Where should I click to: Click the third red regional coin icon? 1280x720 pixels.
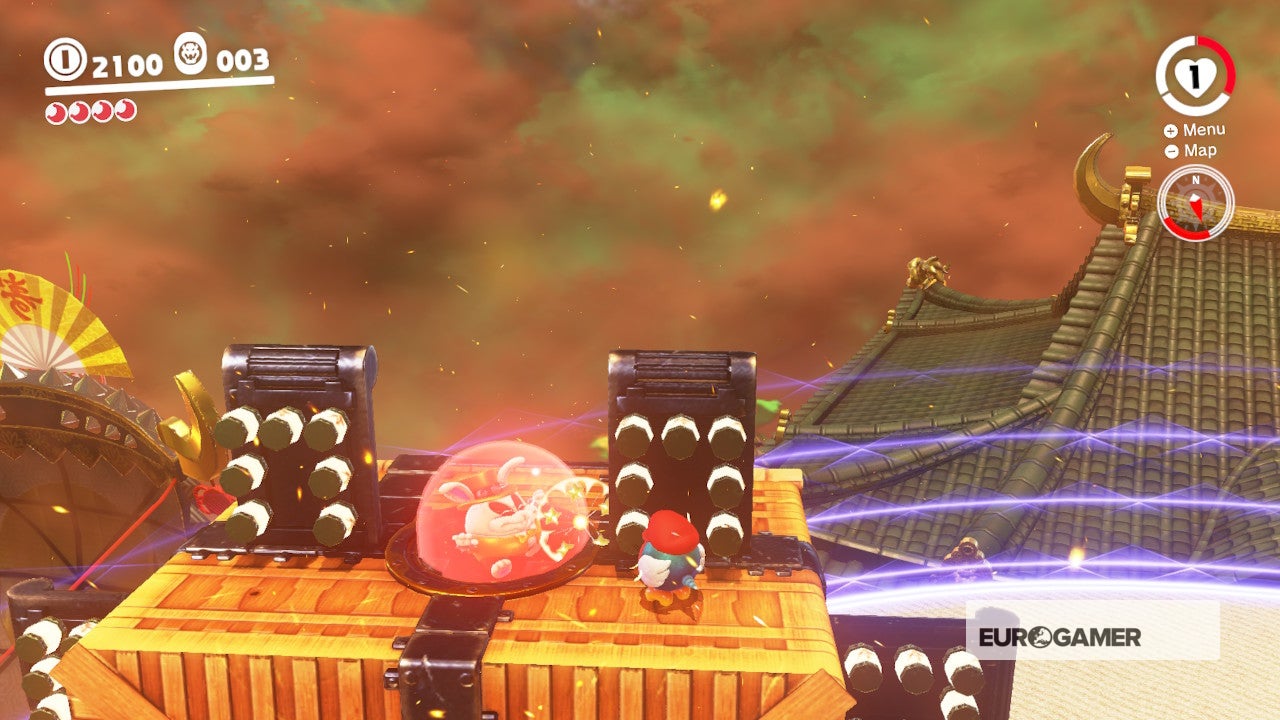[100, 110]
